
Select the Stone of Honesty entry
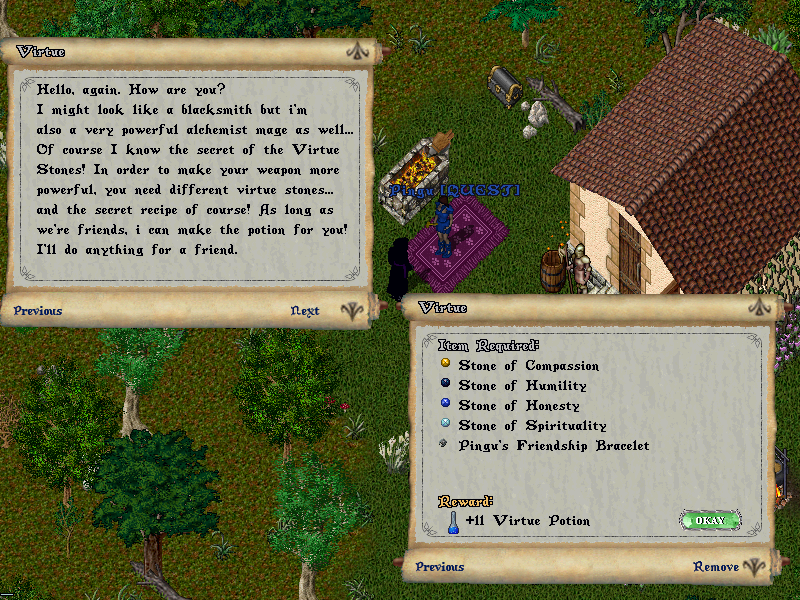pyautogui.click(x=518, y=406)
